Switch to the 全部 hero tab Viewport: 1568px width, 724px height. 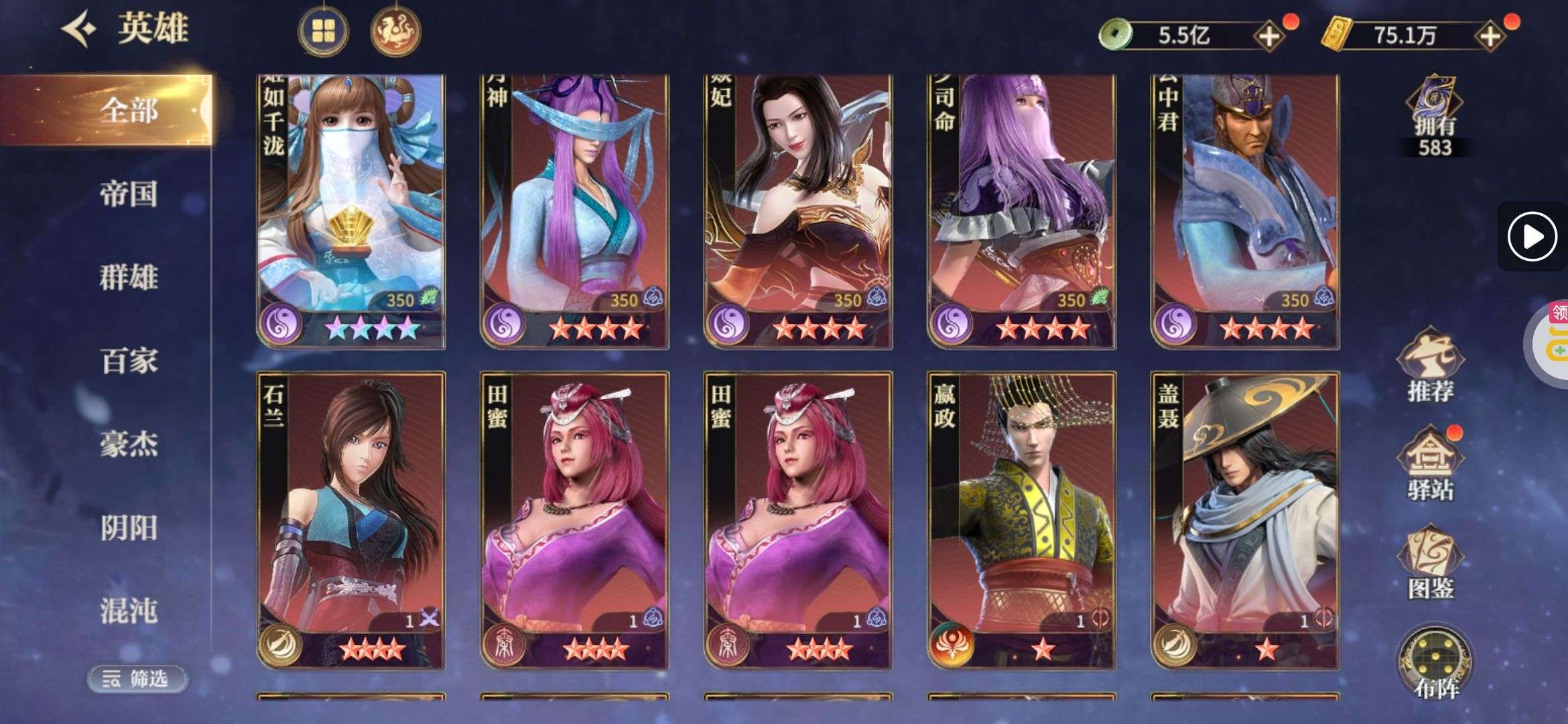coord(129,110)
